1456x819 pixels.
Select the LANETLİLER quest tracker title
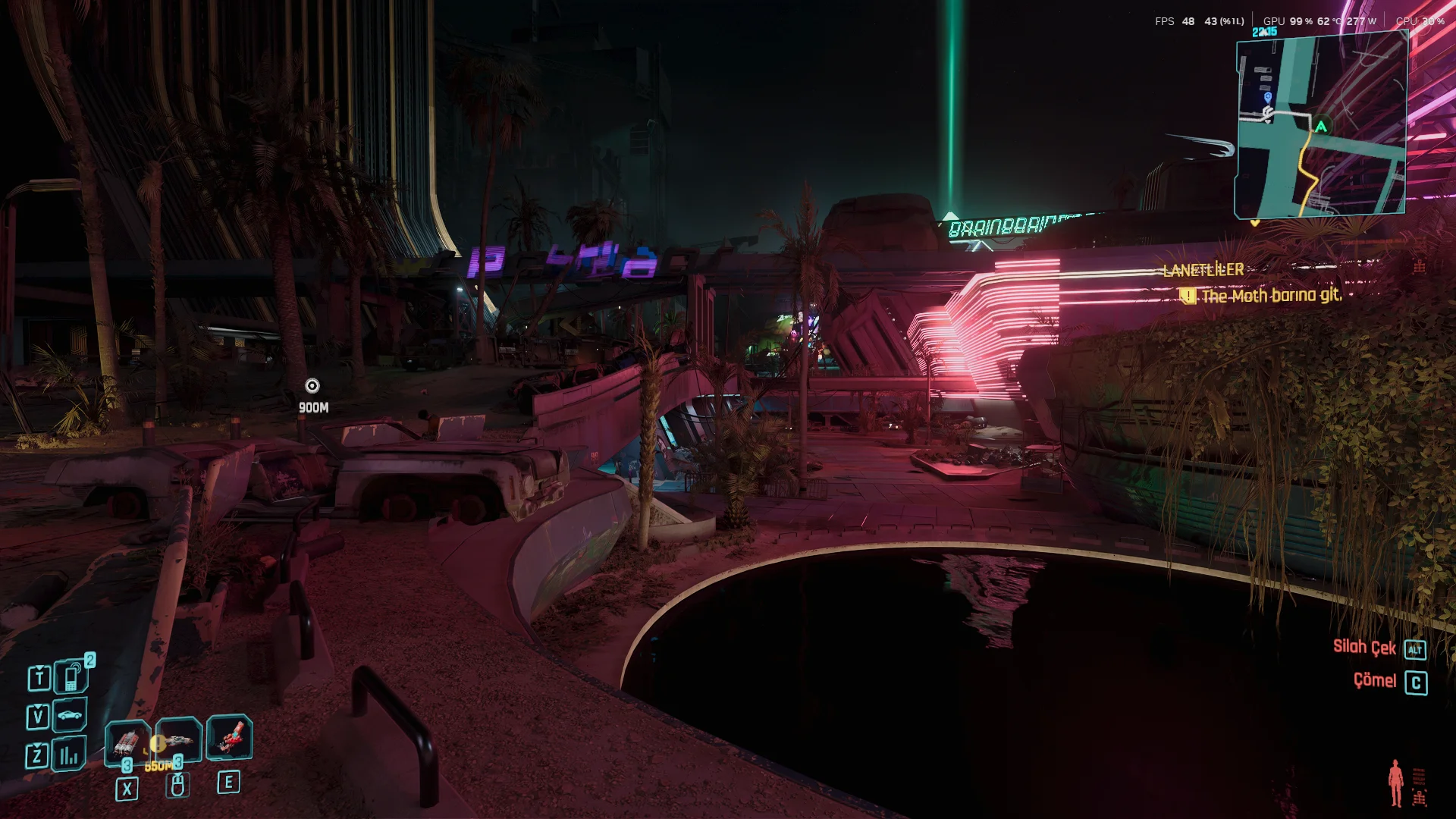pyautogui.click(x=1203, y=270)
